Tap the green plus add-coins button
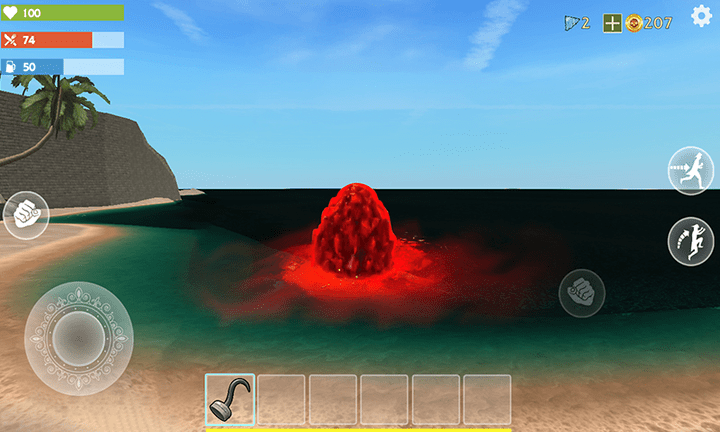 click(x=612, y=23)
